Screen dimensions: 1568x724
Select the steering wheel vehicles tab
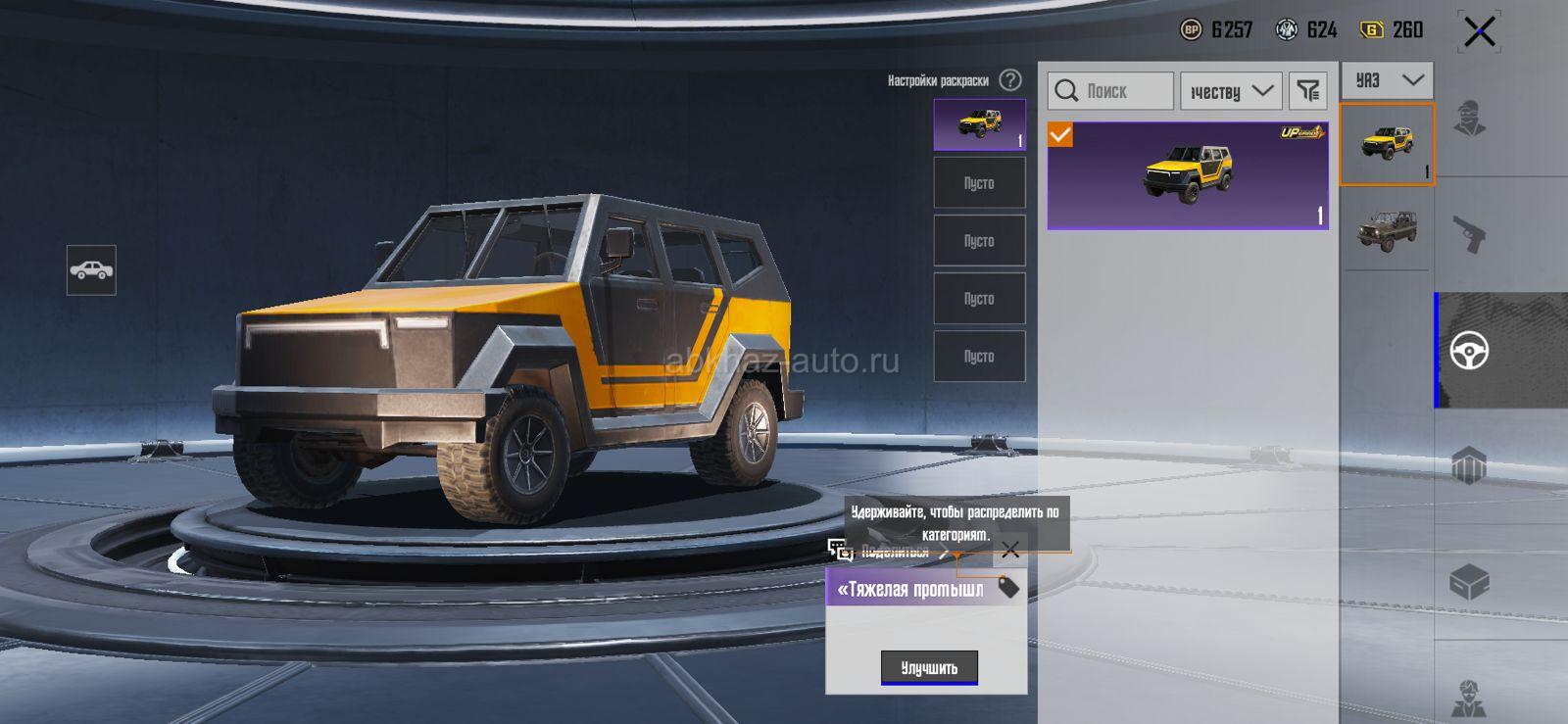click(x=1469, y=350)
